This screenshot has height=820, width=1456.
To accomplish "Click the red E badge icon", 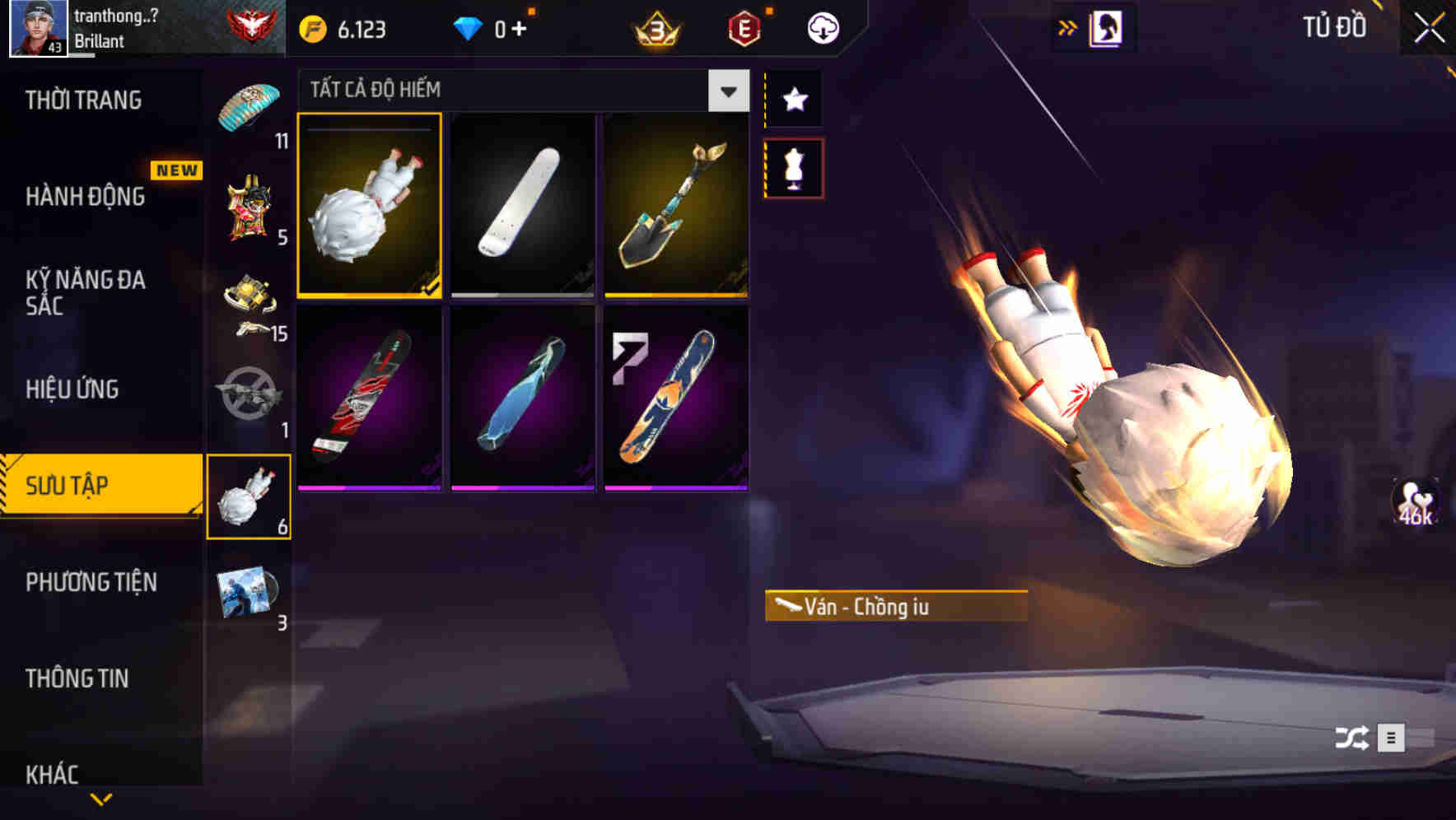I will tap(743, 29).
